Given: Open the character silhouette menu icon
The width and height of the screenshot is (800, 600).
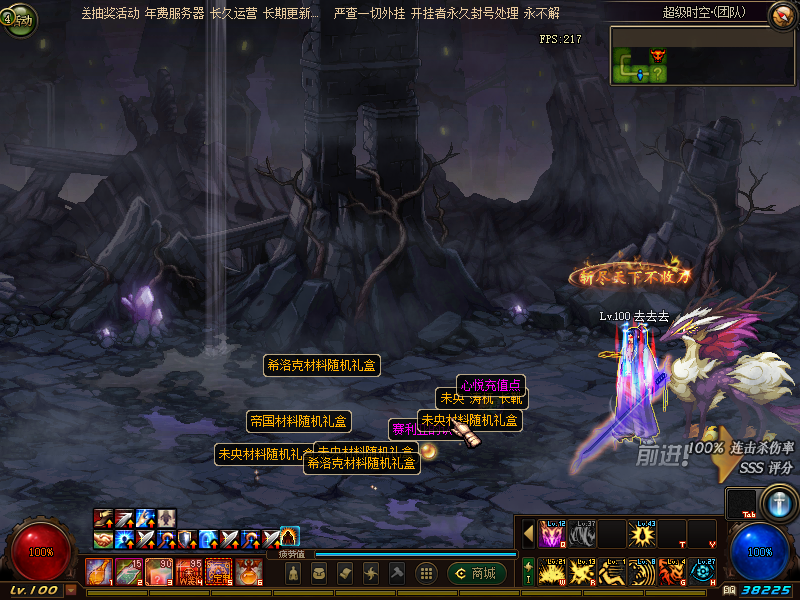Looking at the screenshot, I should coord(294,573).
